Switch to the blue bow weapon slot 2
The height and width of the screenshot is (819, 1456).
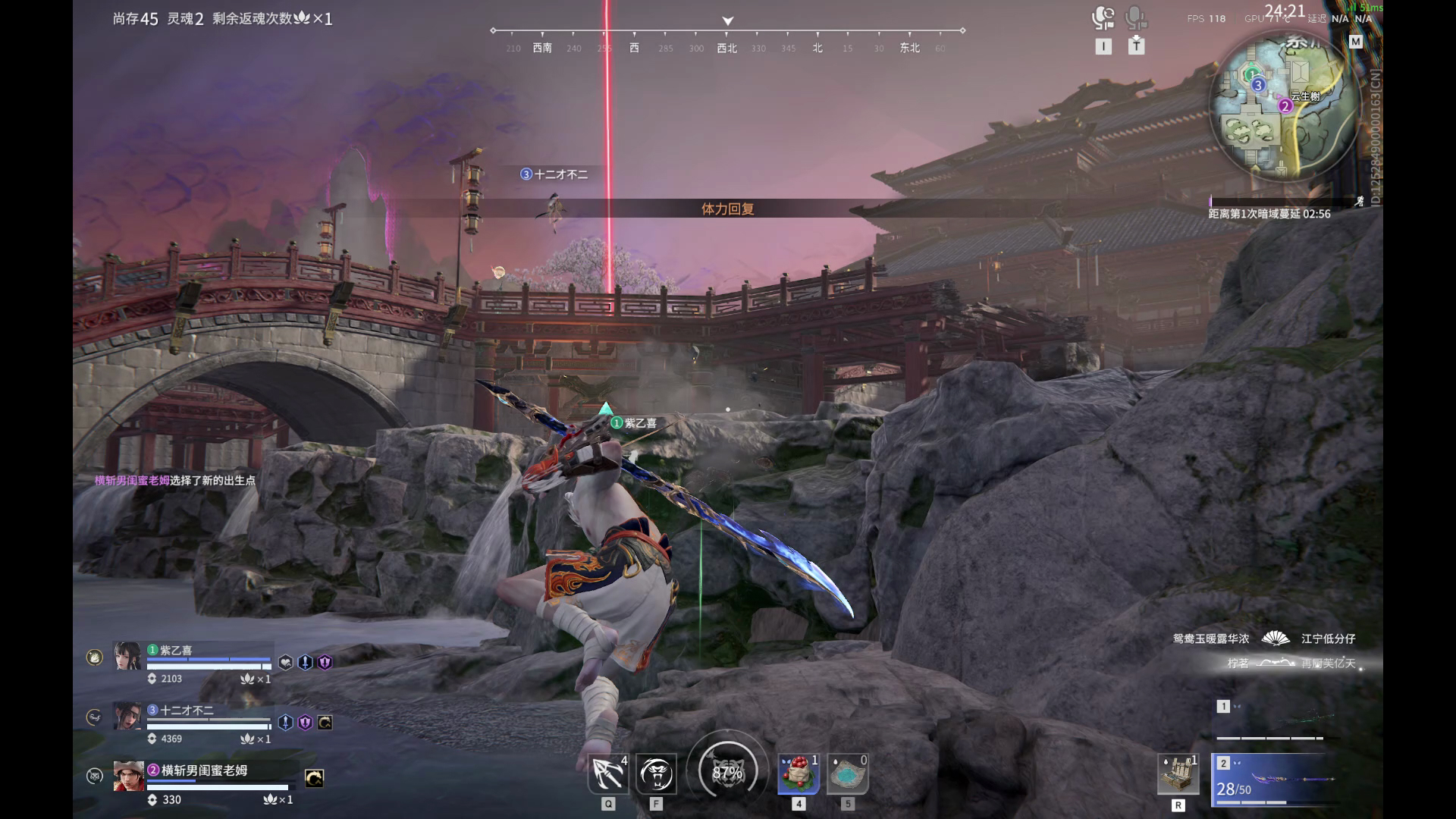point(1274,779)
